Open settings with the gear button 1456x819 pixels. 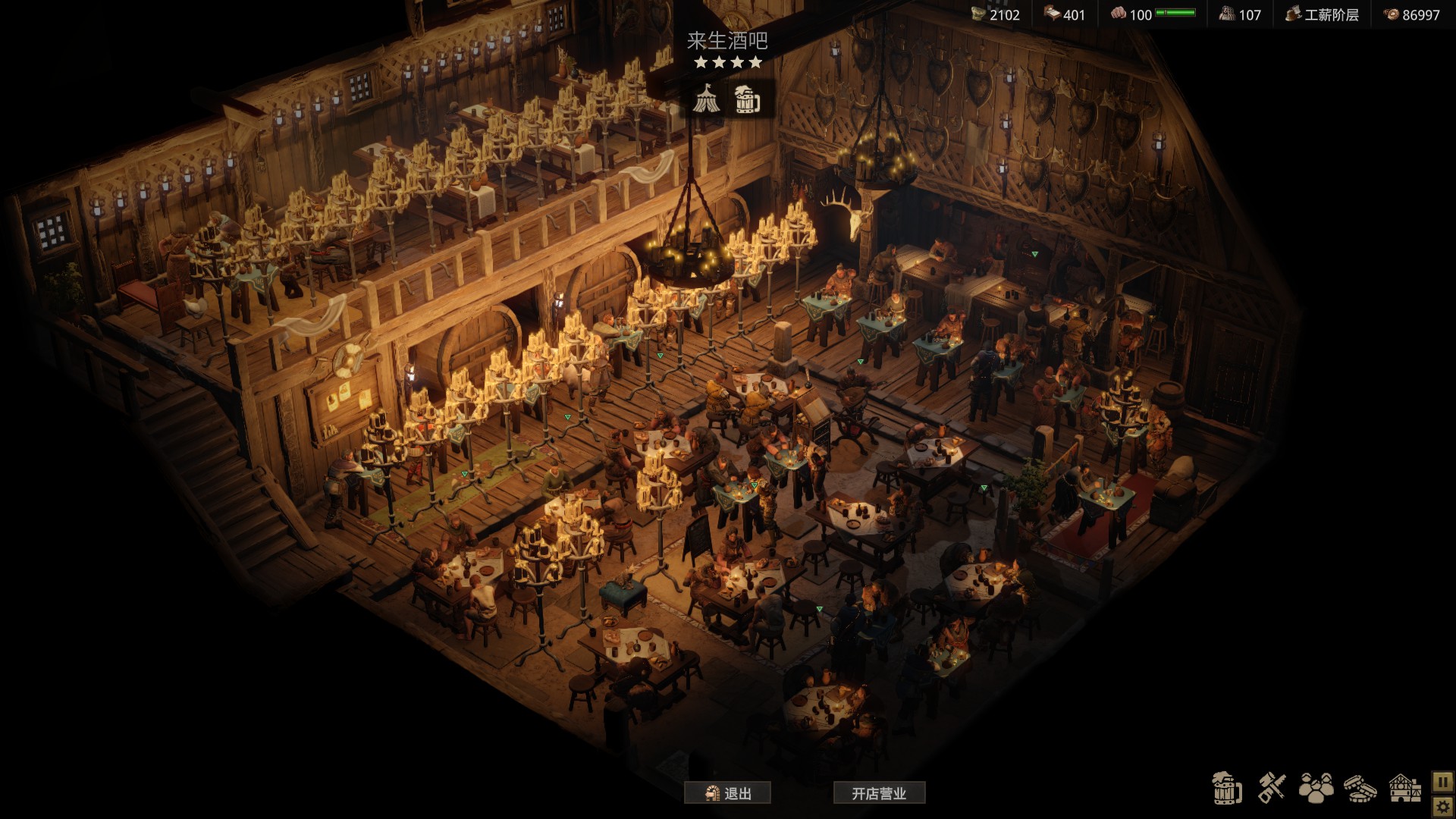pyautogui.click(x=1442, y=805)
